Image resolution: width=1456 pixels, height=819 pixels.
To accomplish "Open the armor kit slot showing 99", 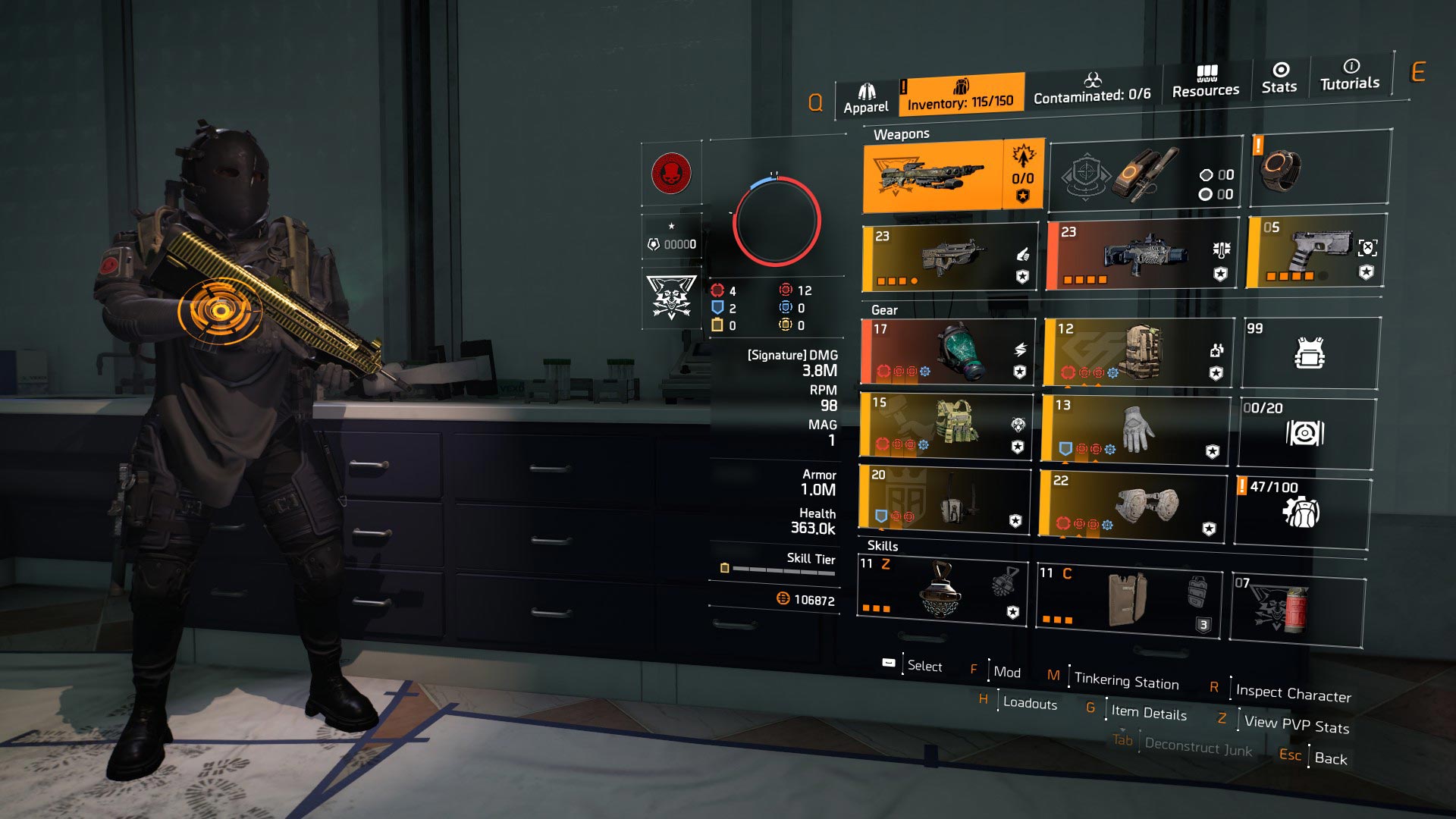I will point(1310,353).
